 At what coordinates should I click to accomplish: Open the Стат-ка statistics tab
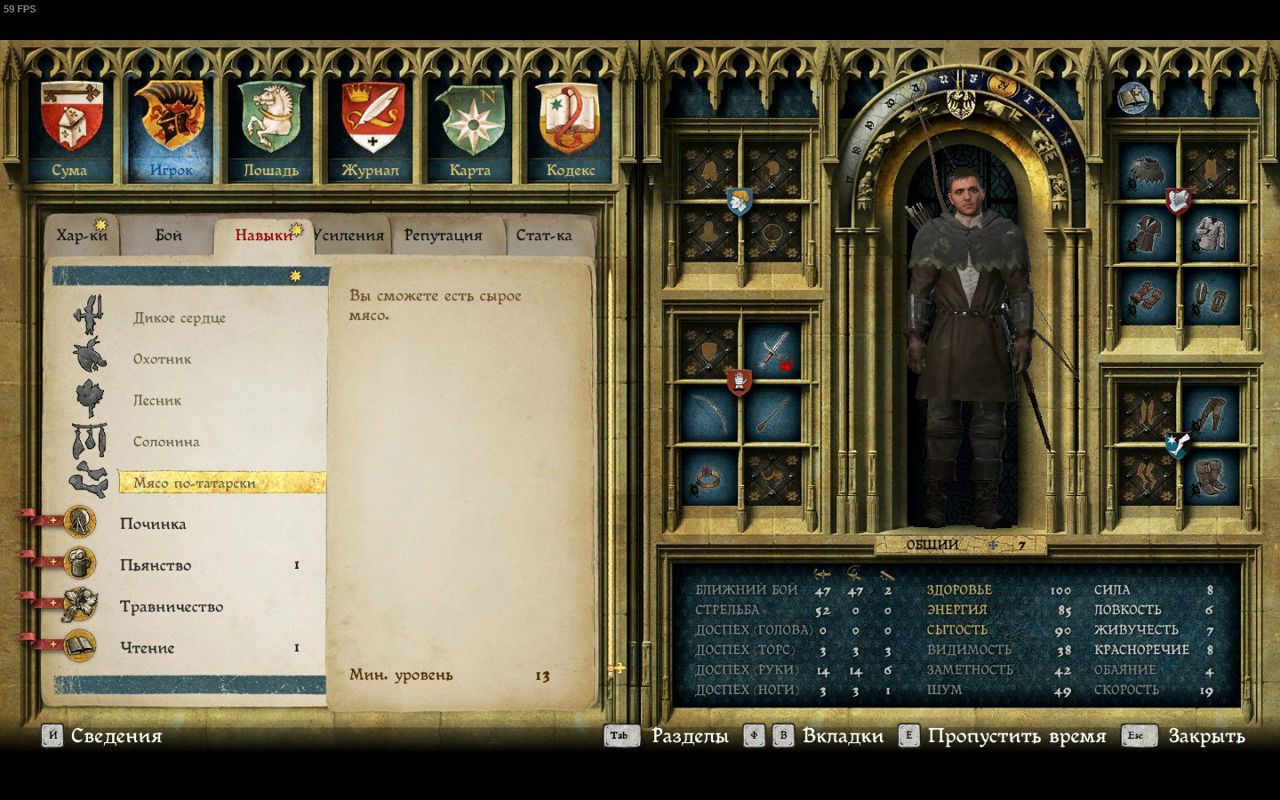(x=544, y=236)
